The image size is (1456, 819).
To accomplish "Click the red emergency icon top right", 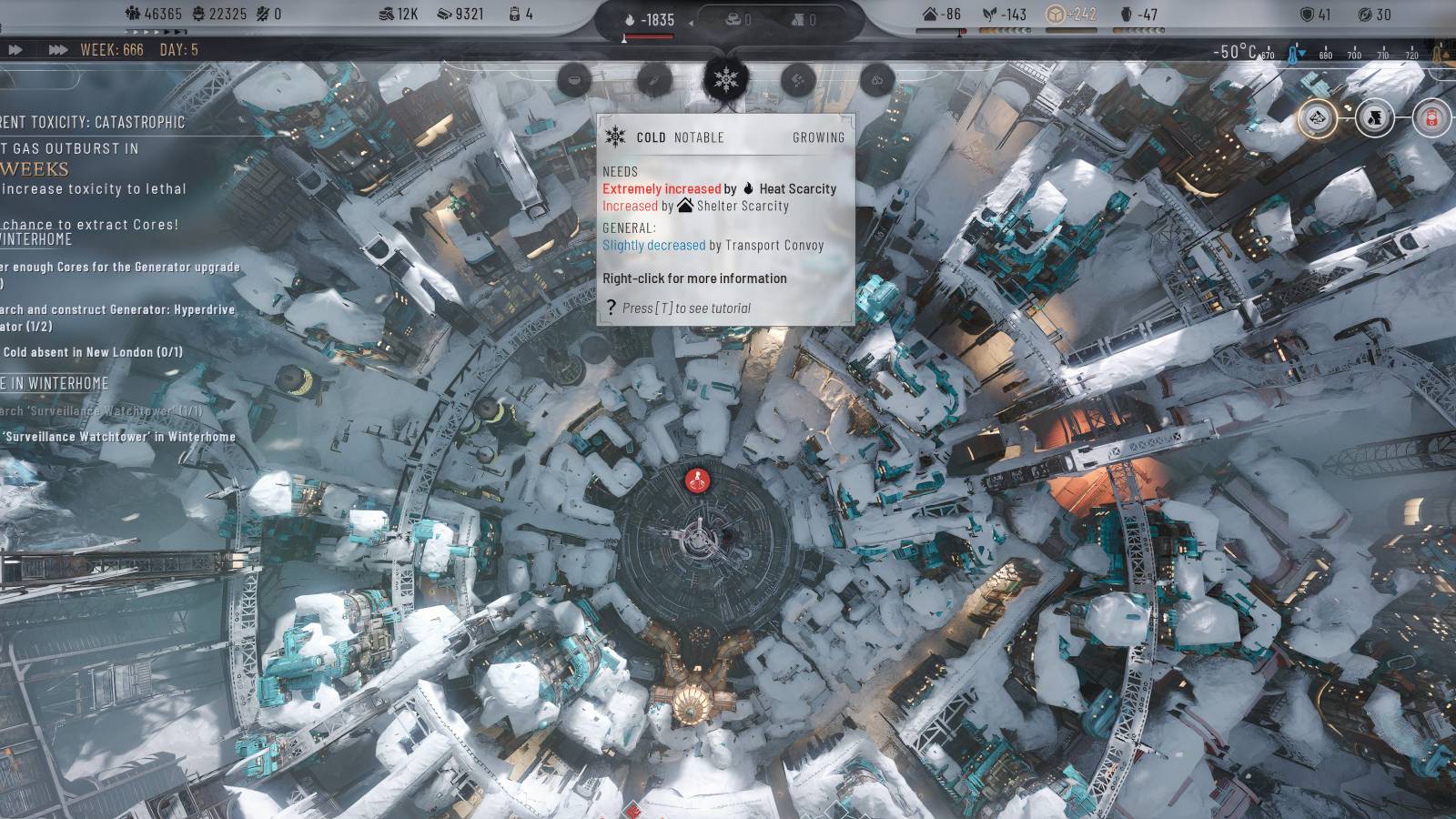I will (x=1431, y=118).
